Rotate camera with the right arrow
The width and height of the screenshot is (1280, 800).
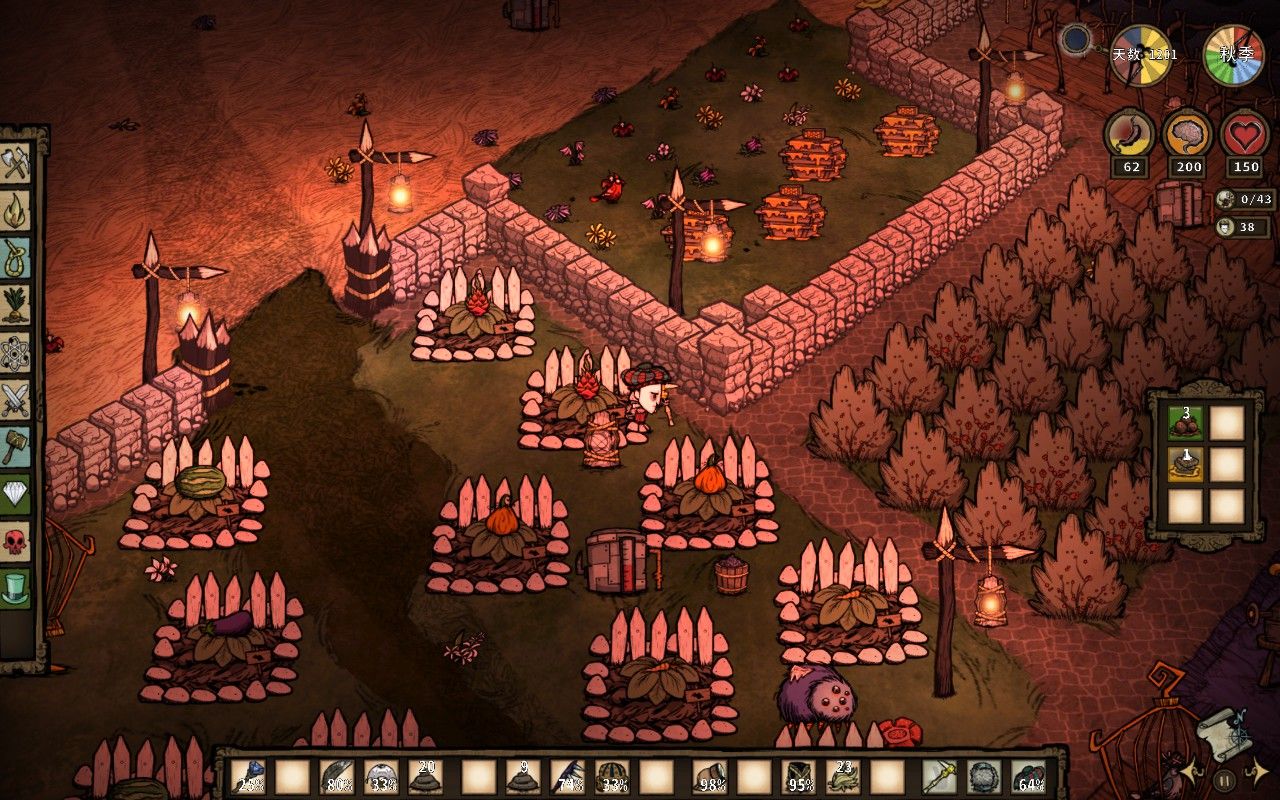(1258, 770)
